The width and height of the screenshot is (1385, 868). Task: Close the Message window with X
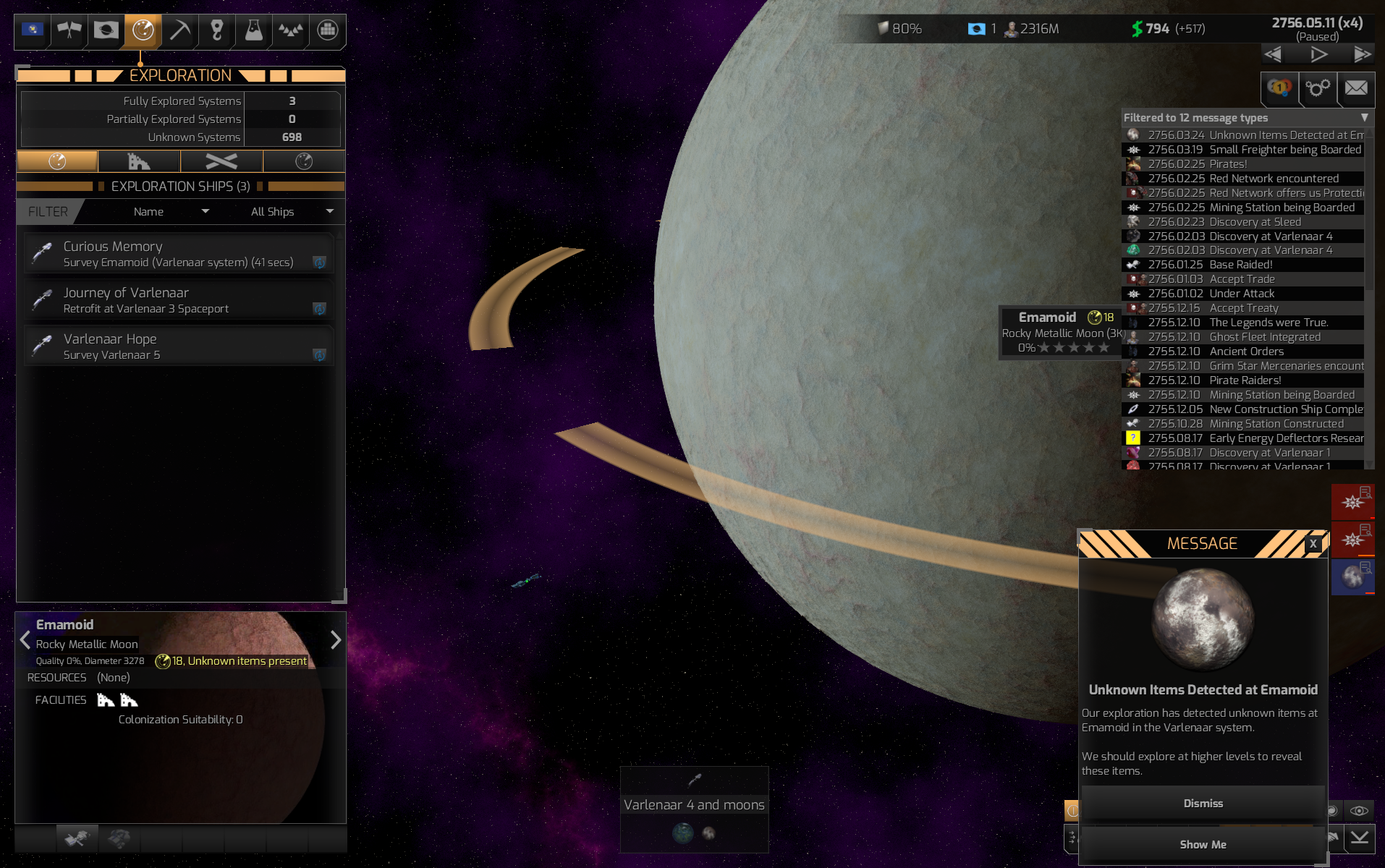coord(1313,544)
